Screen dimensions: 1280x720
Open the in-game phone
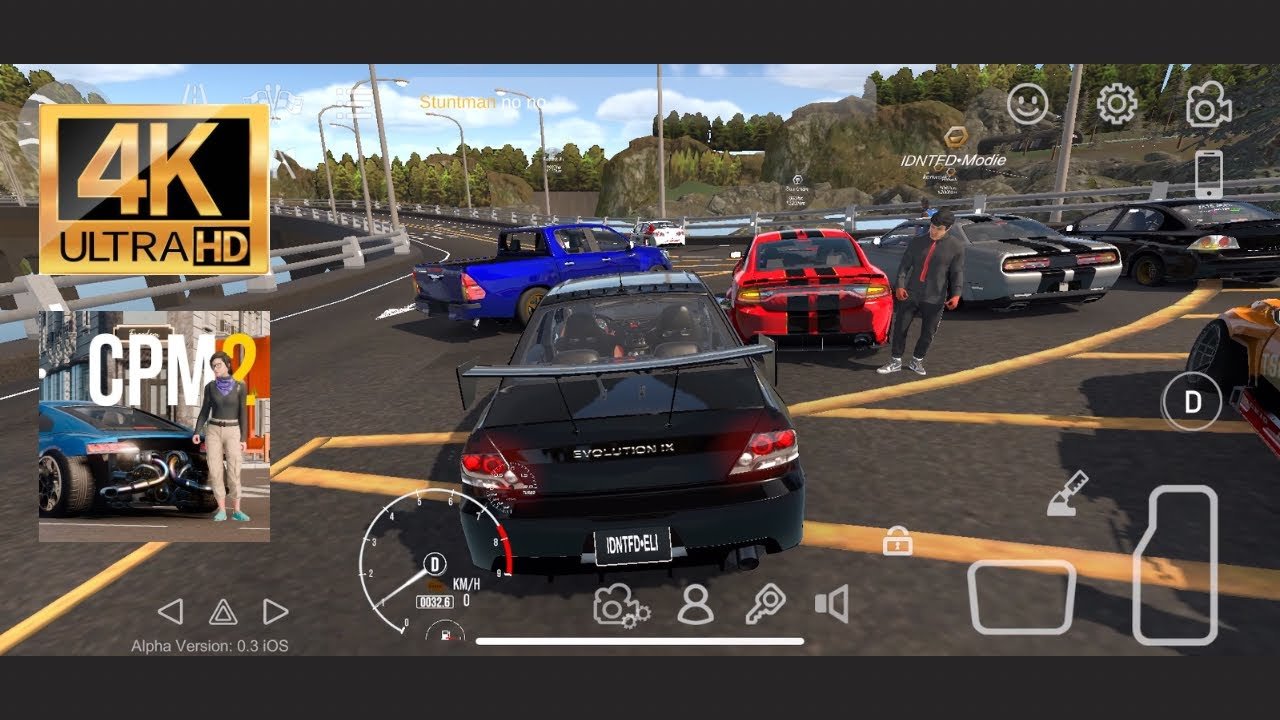pyautogui.click(x=1208, y=174)
